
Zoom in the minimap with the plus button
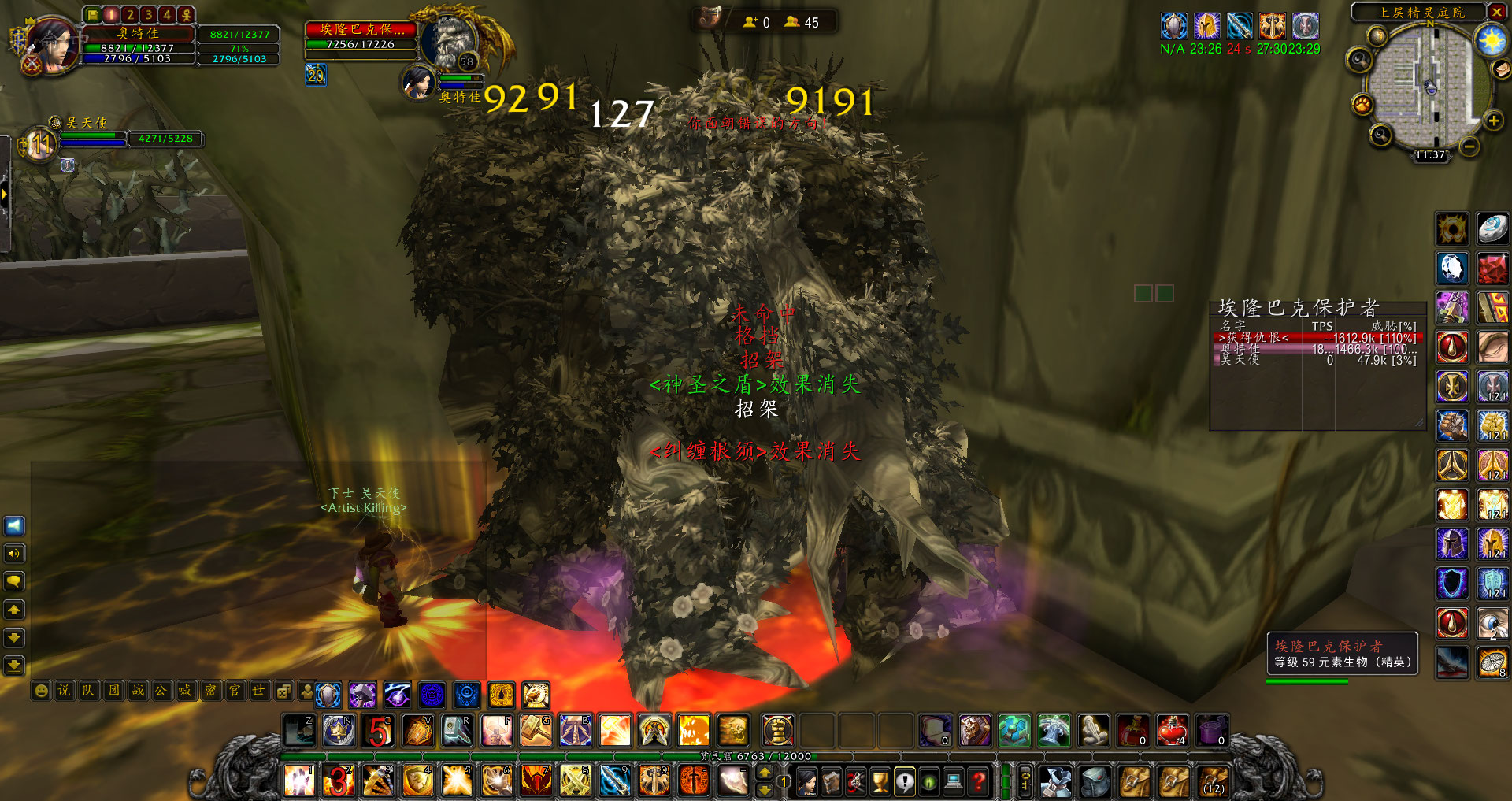(1493, 121)
